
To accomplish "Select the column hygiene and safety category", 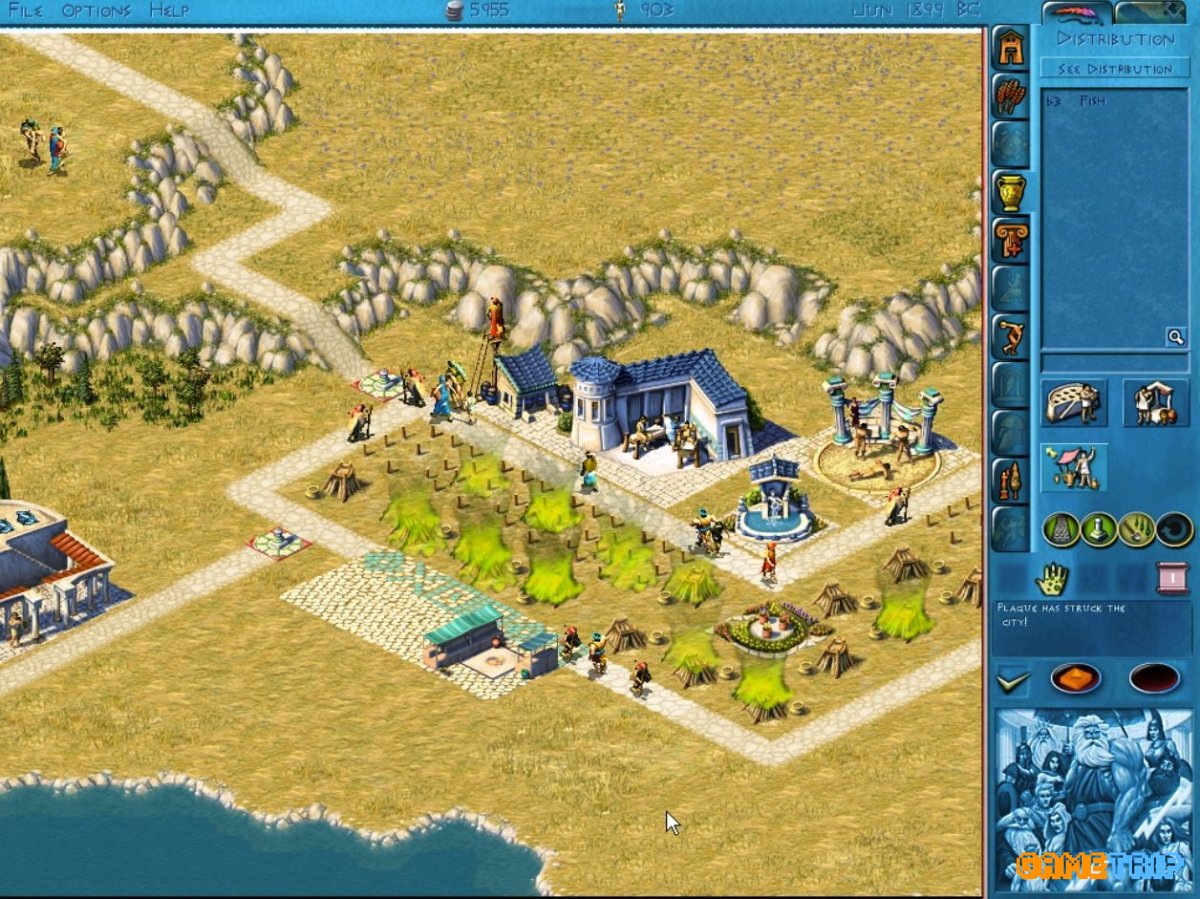I will [1011, 239].
